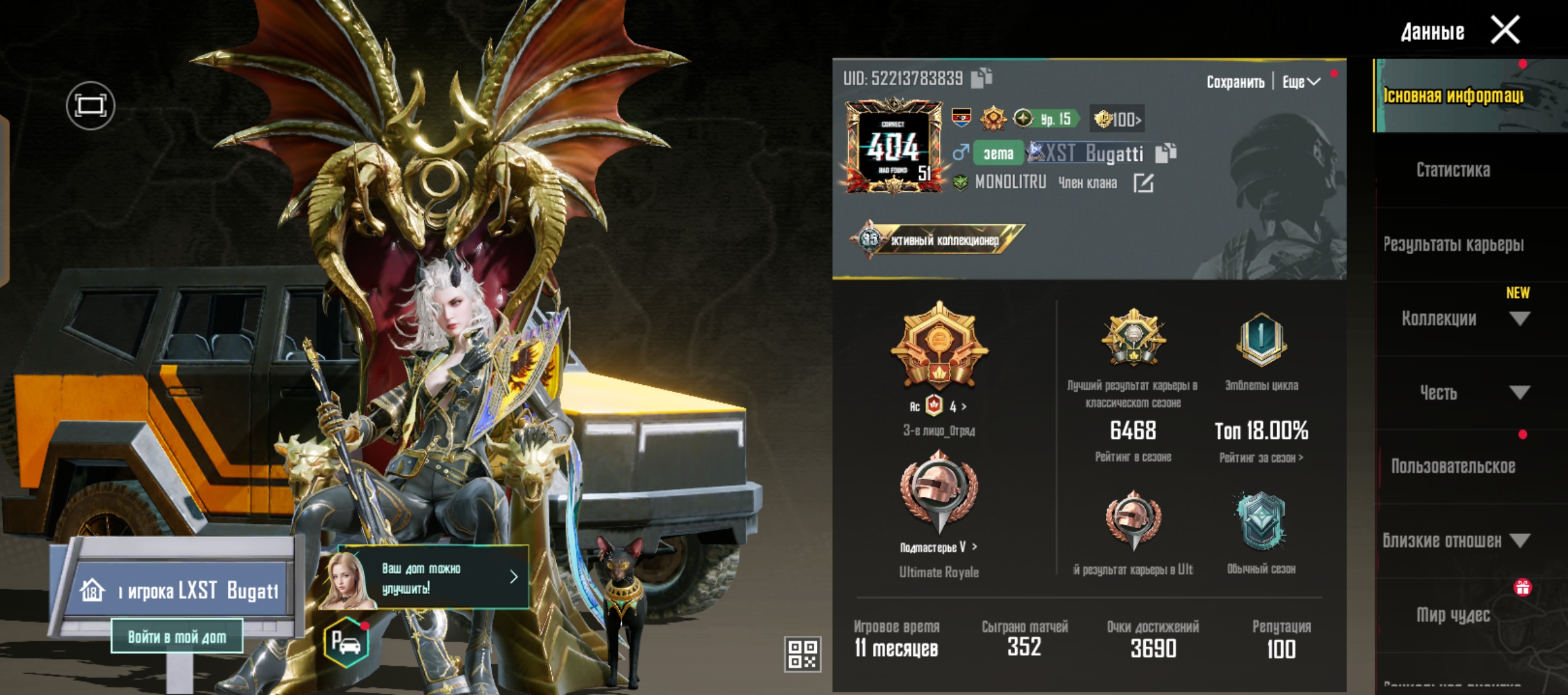Show the QR code
The image size is (1568, 695).
pos(802,654)
